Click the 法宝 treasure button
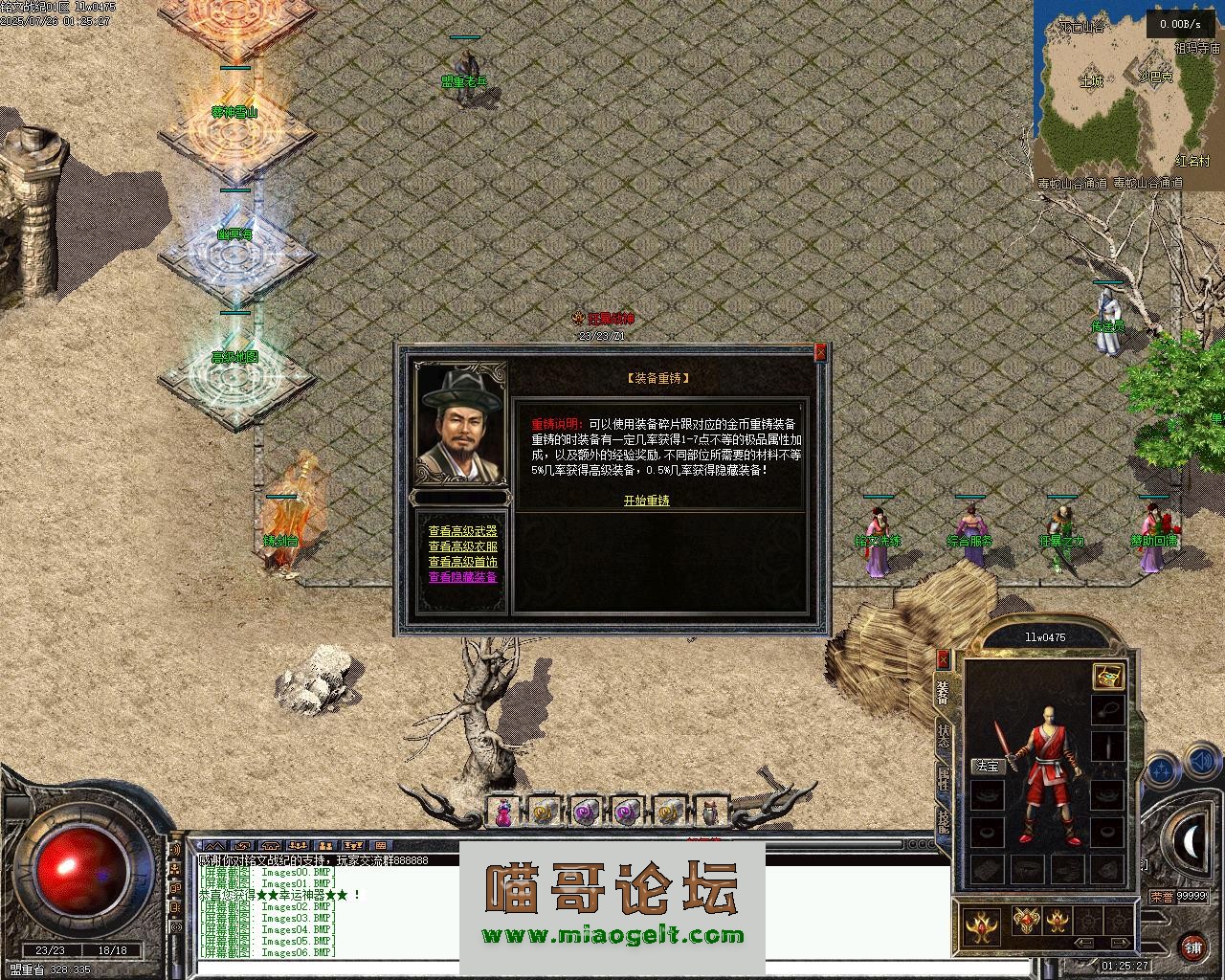This screenshot has width=1225, height=980. click(x=986, y=767)
